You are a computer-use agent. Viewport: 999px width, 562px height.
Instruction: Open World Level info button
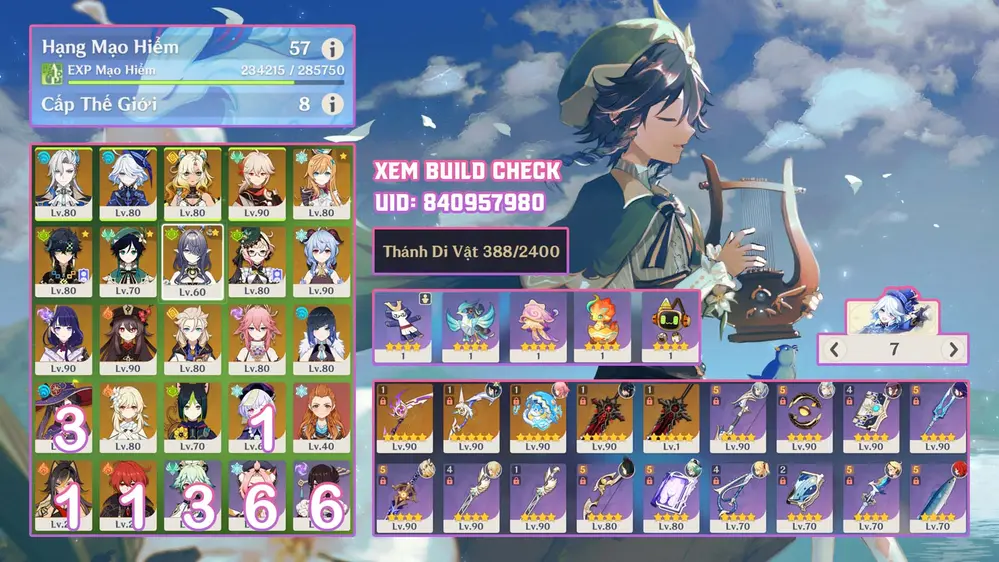pyautogui.click(x=332, y=103)
